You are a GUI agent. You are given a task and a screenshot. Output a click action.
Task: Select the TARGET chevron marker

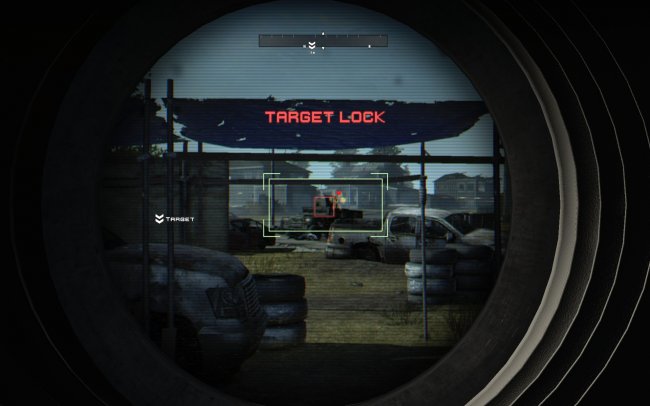click(x=159, y=218)
